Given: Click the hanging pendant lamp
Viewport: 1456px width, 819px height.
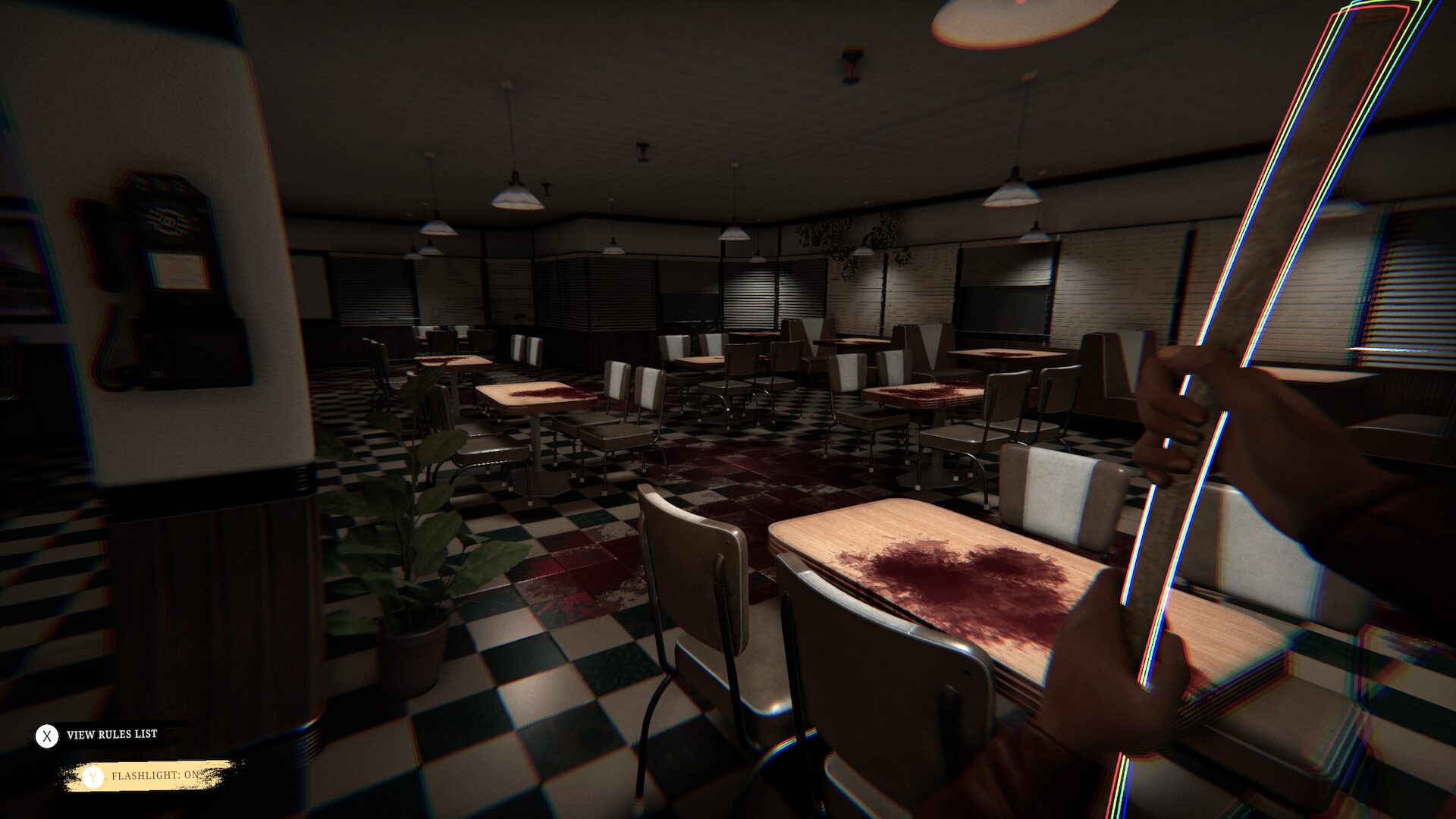Looking at the screenshot, I should click(516, 197).
